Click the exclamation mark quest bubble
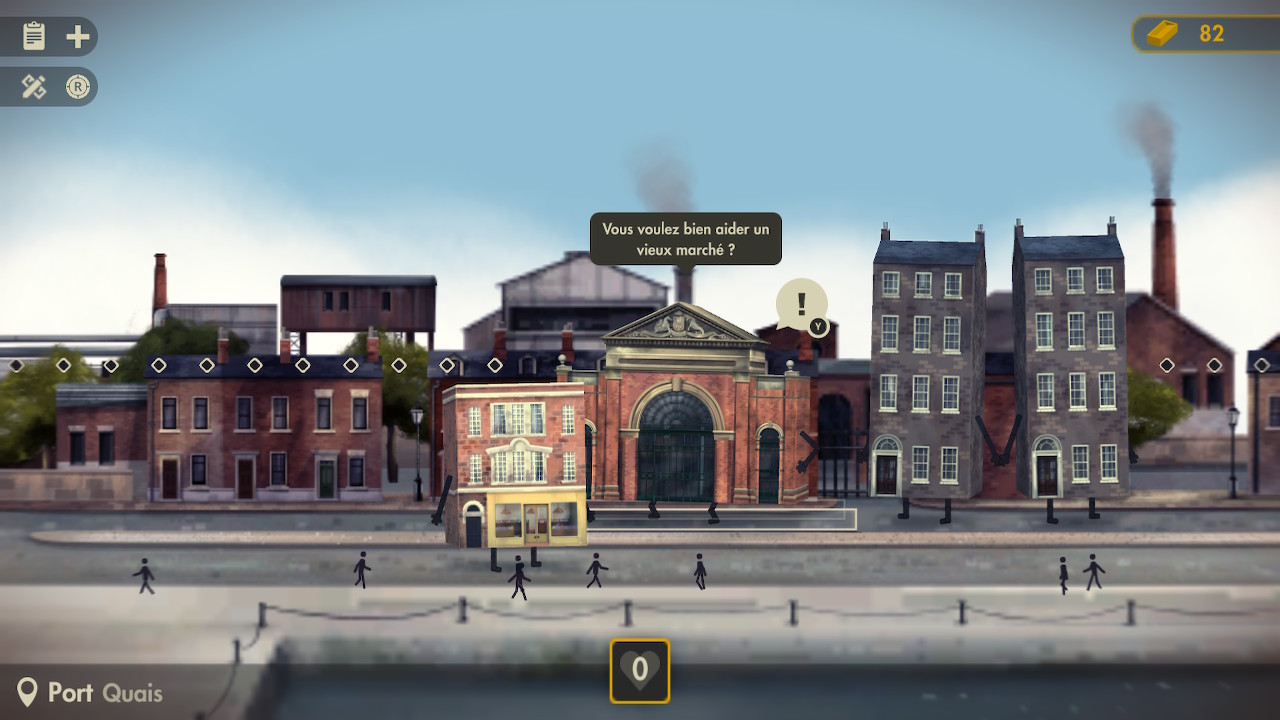 pyautogui.click(x=801, y=304)
